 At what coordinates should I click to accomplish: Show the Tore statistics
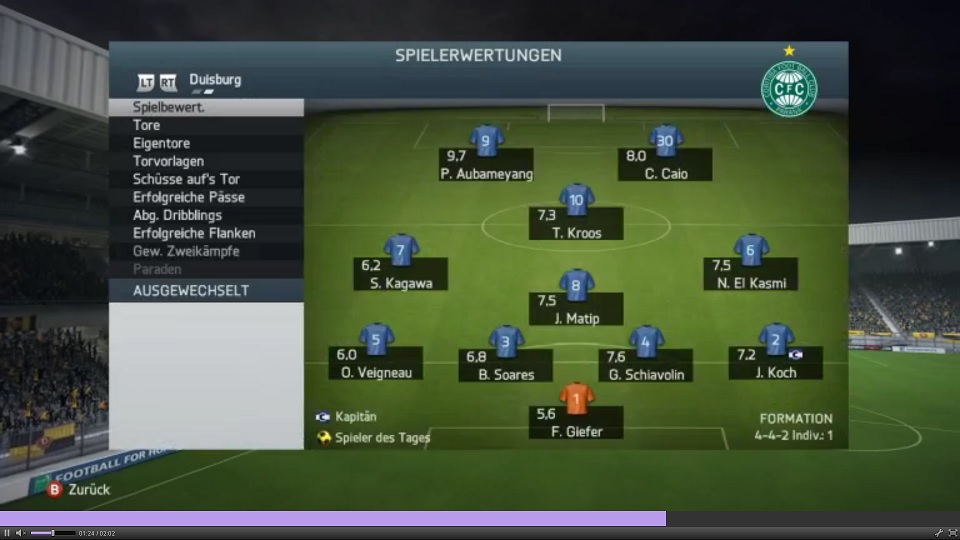click(147, 125)
